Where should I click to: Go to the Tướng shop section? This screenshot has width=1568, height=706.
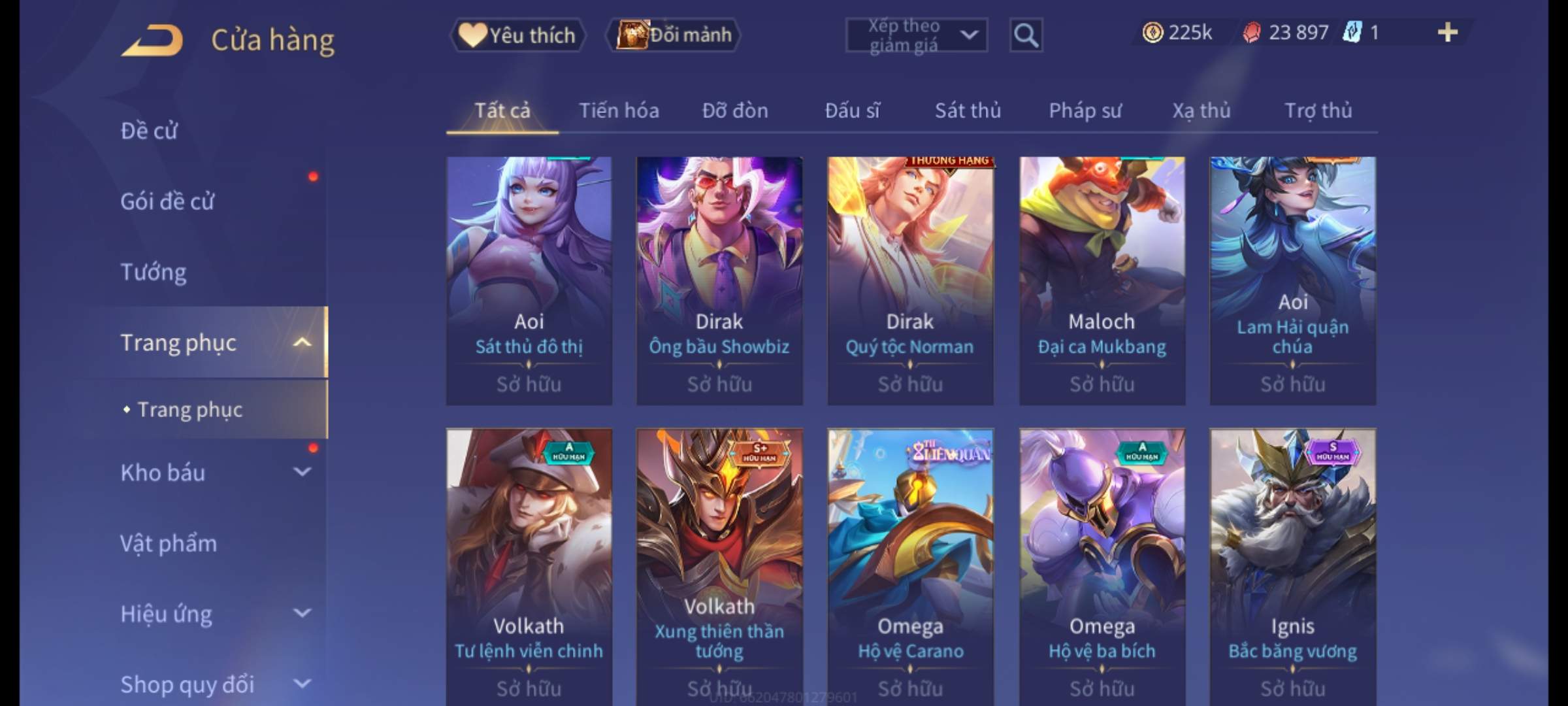pyautogui.click(x=154, y=272)
